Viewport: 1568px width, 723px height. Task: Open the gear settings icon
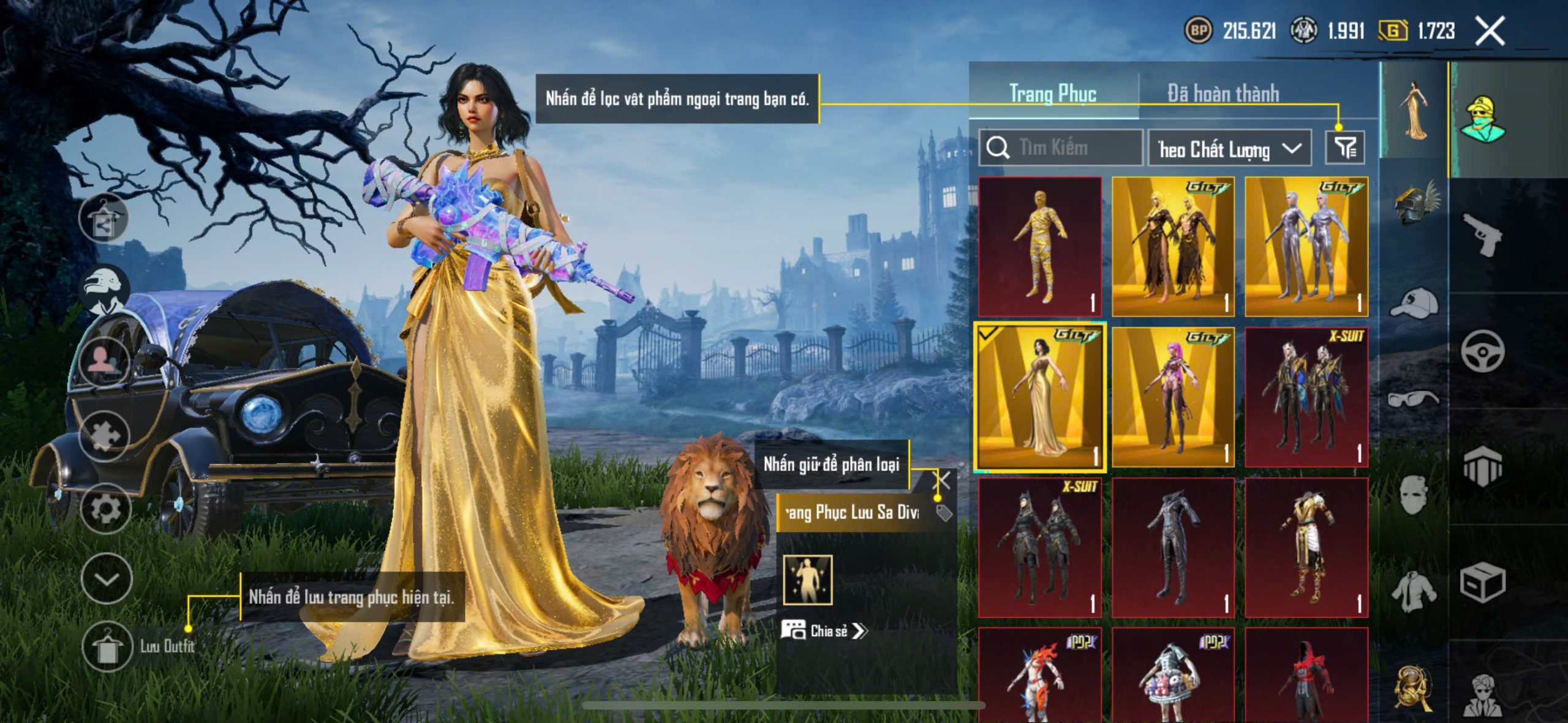(x=105, y=508)
